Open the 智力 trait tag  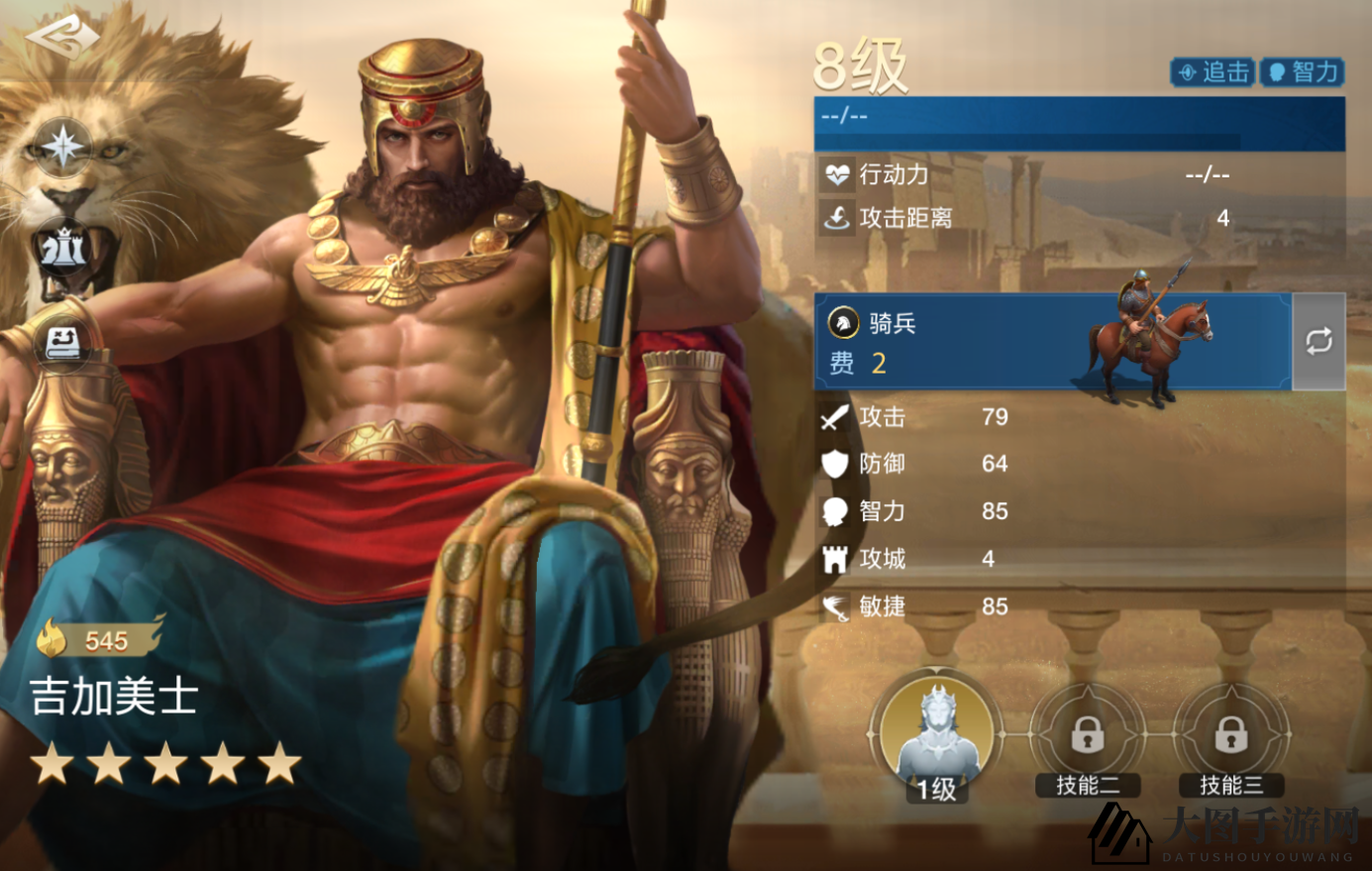pos(1303,71)
